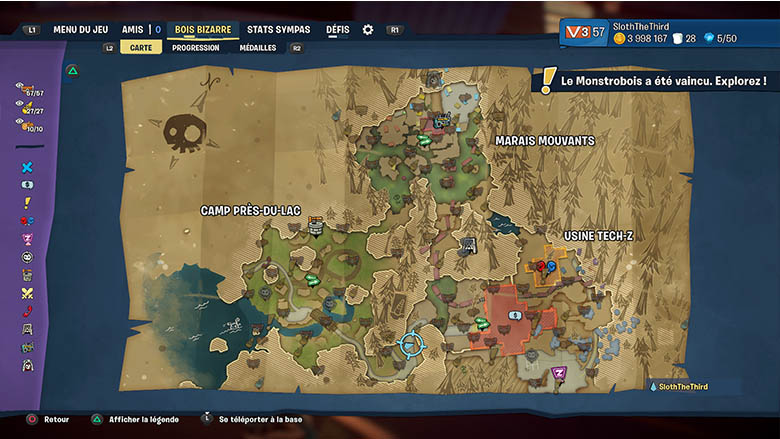This screenshot has width=780, height=439.
Task: View the Médailles sub-tab
Action: (x=258, y=47)
